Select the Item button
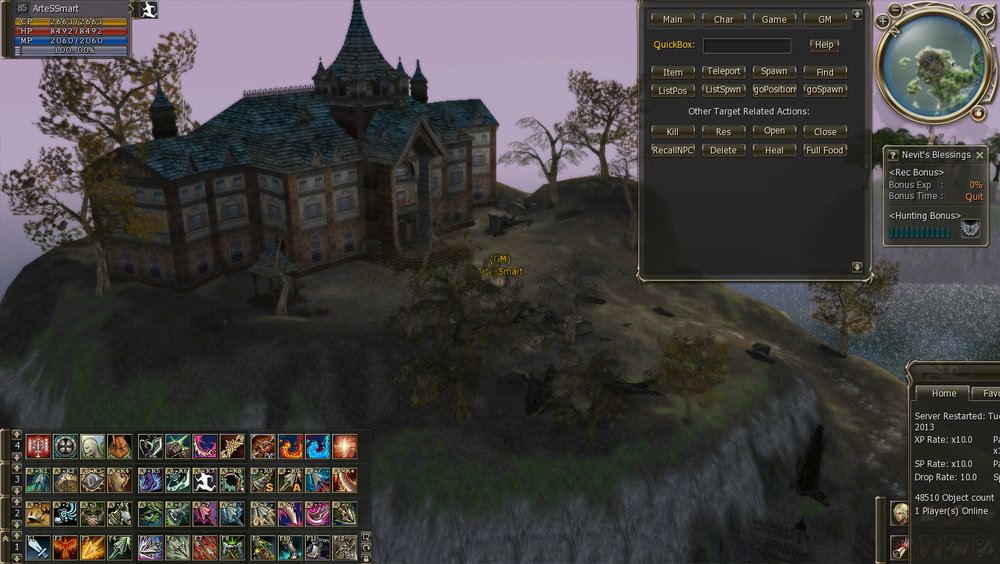 click(673, 72)
